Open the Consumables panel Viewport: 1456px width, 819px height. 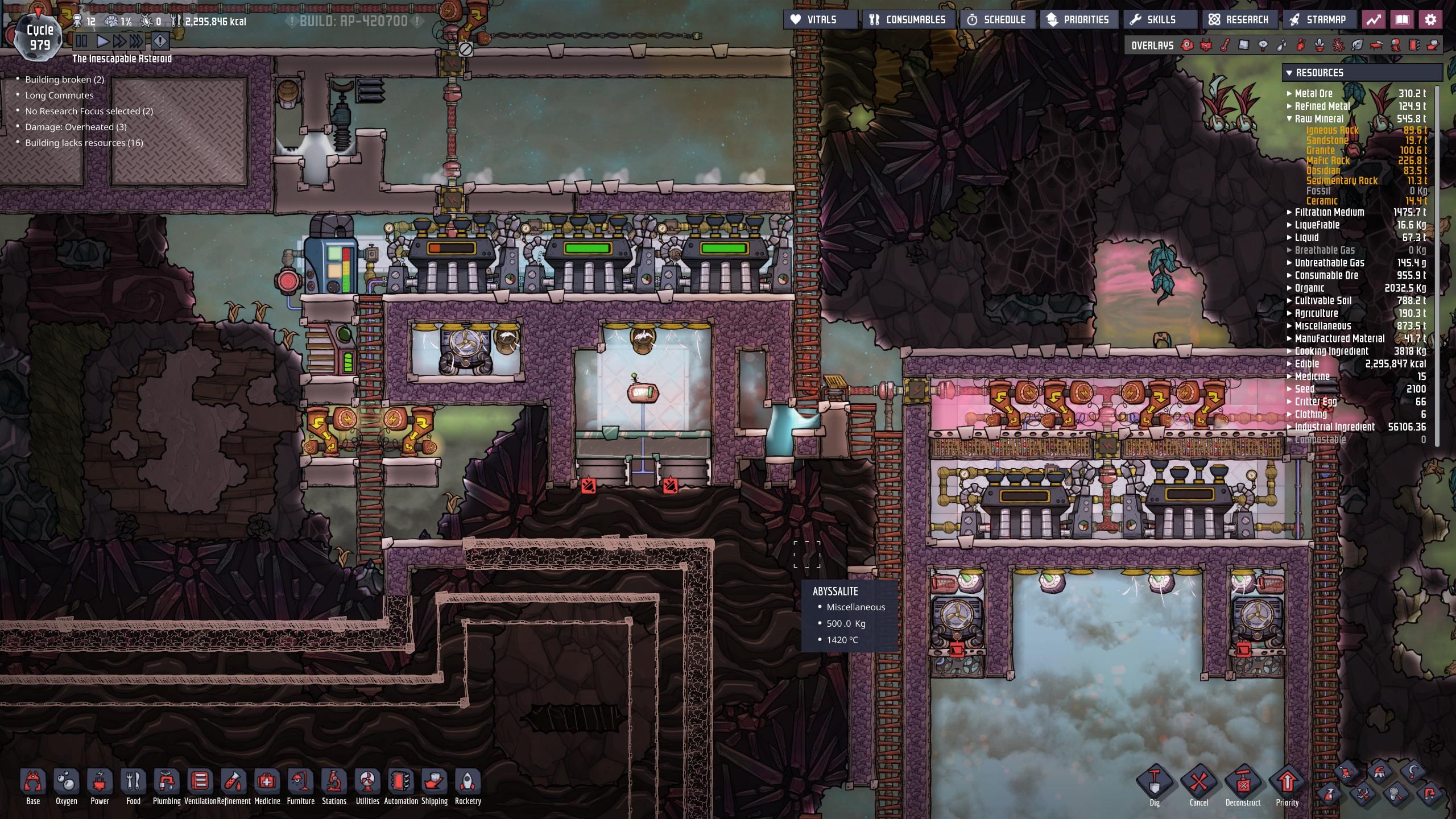click(908, 19)
